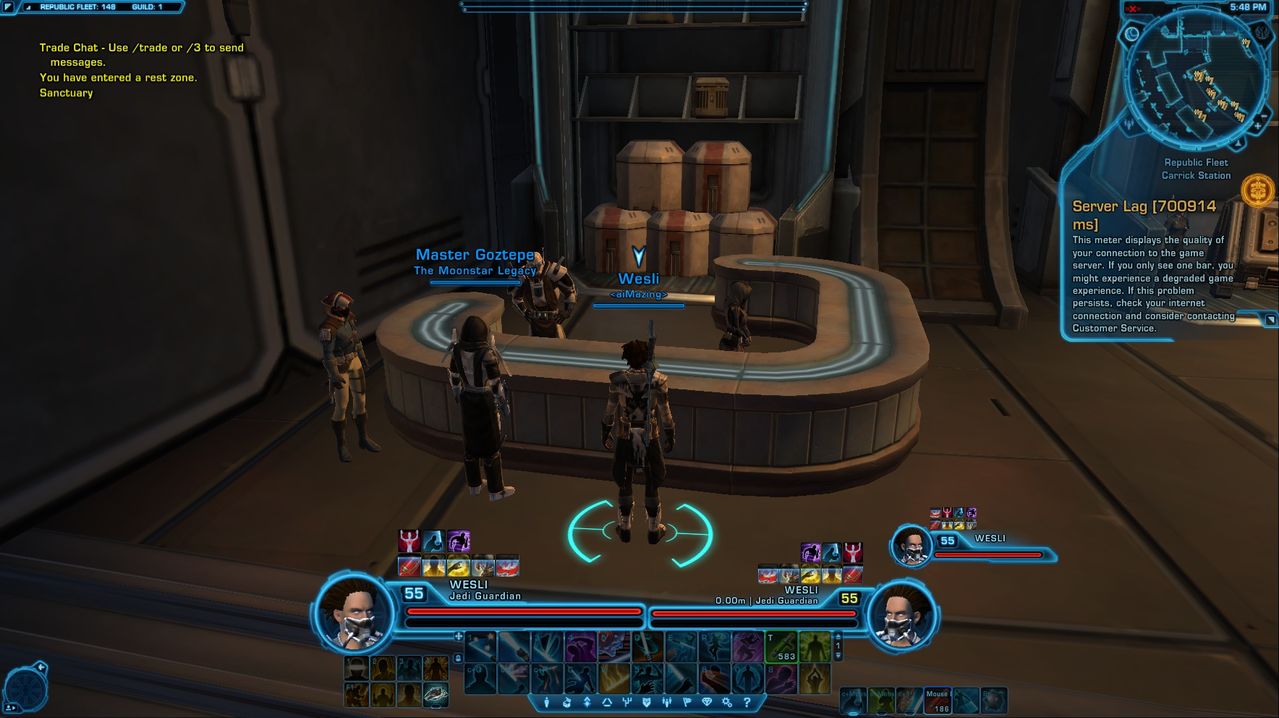
Task: Collapse the Server Lag tooltip using its corner arrow
Action: pyautogui.click(x=1270, y=320)
